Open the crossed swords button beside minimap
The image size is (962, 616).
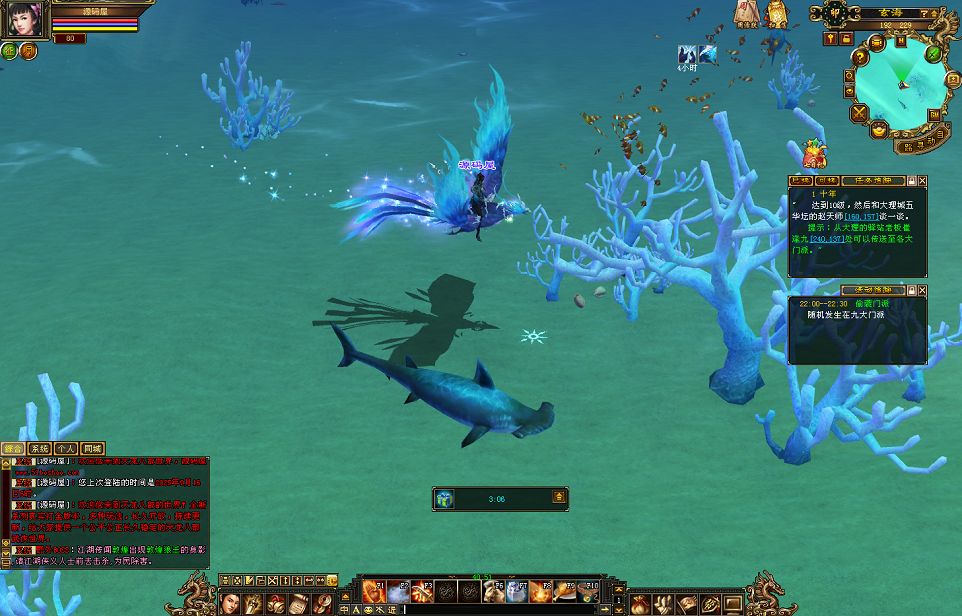tap(858, 113)
